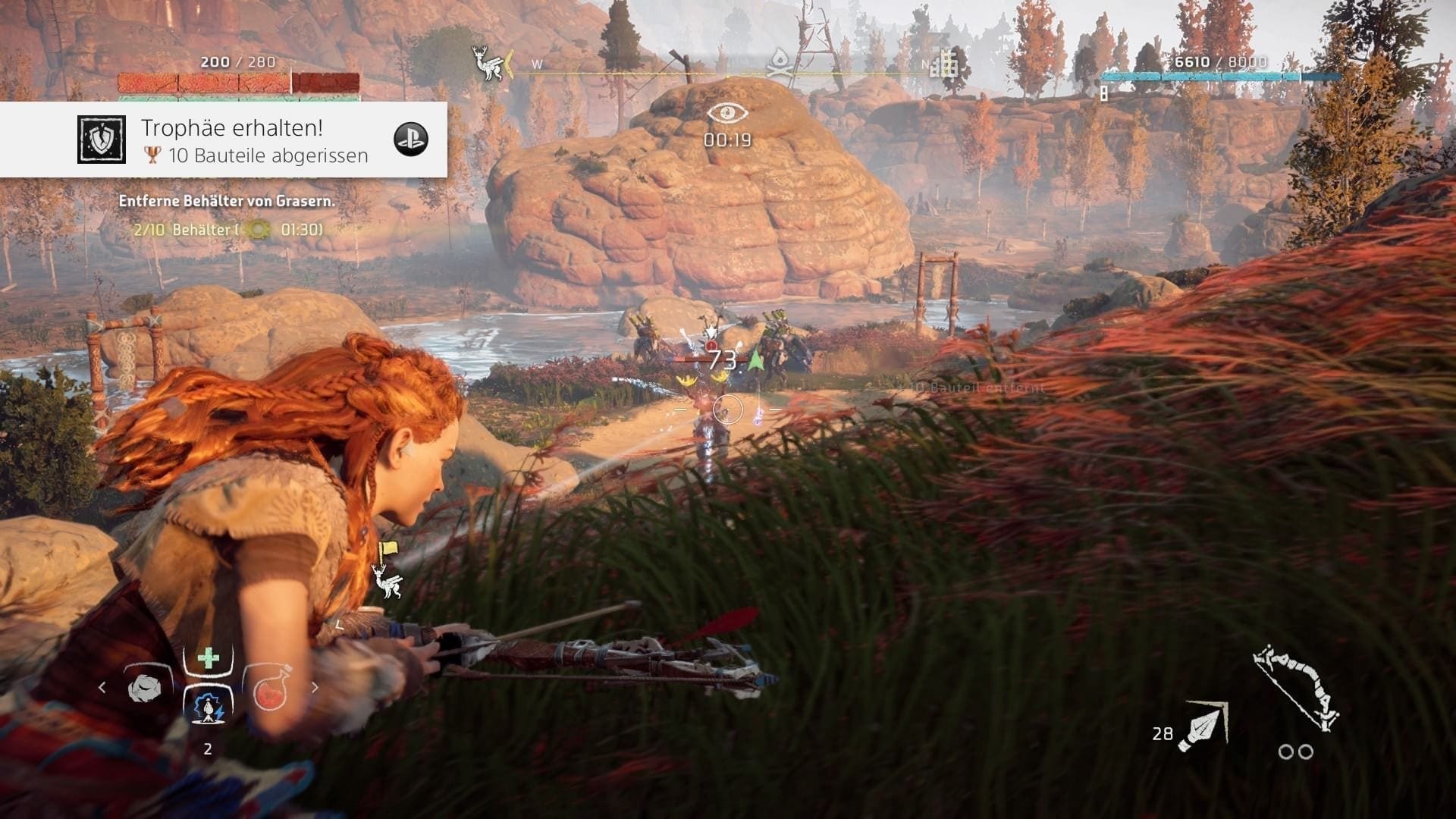Click the city ruins marker on the compass
The width and height of the screenshot is (1456, 819).
click(945, 63)
